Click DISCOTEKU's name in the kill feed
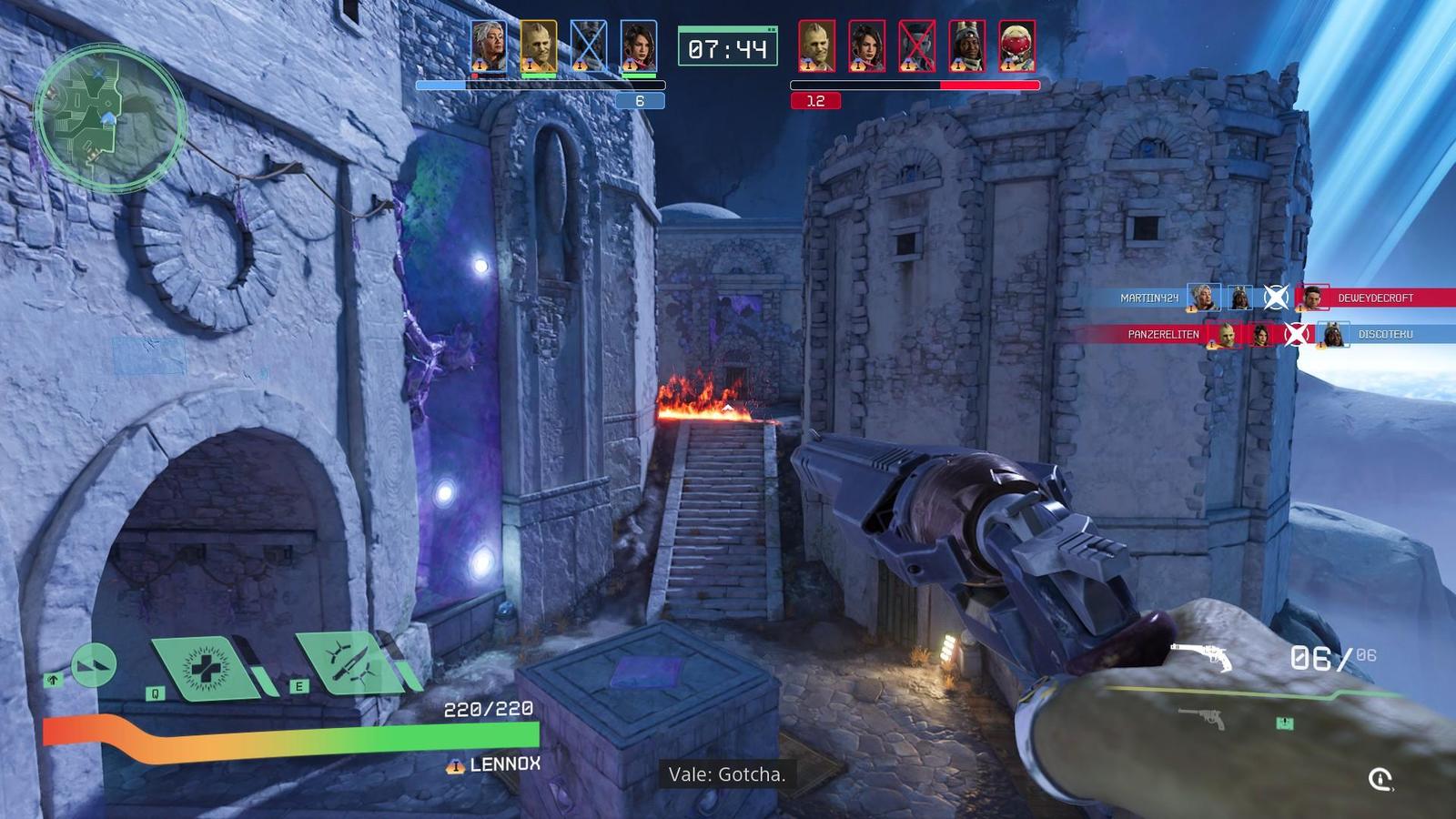1456x819 pixels. click(x=1385, y=334)
